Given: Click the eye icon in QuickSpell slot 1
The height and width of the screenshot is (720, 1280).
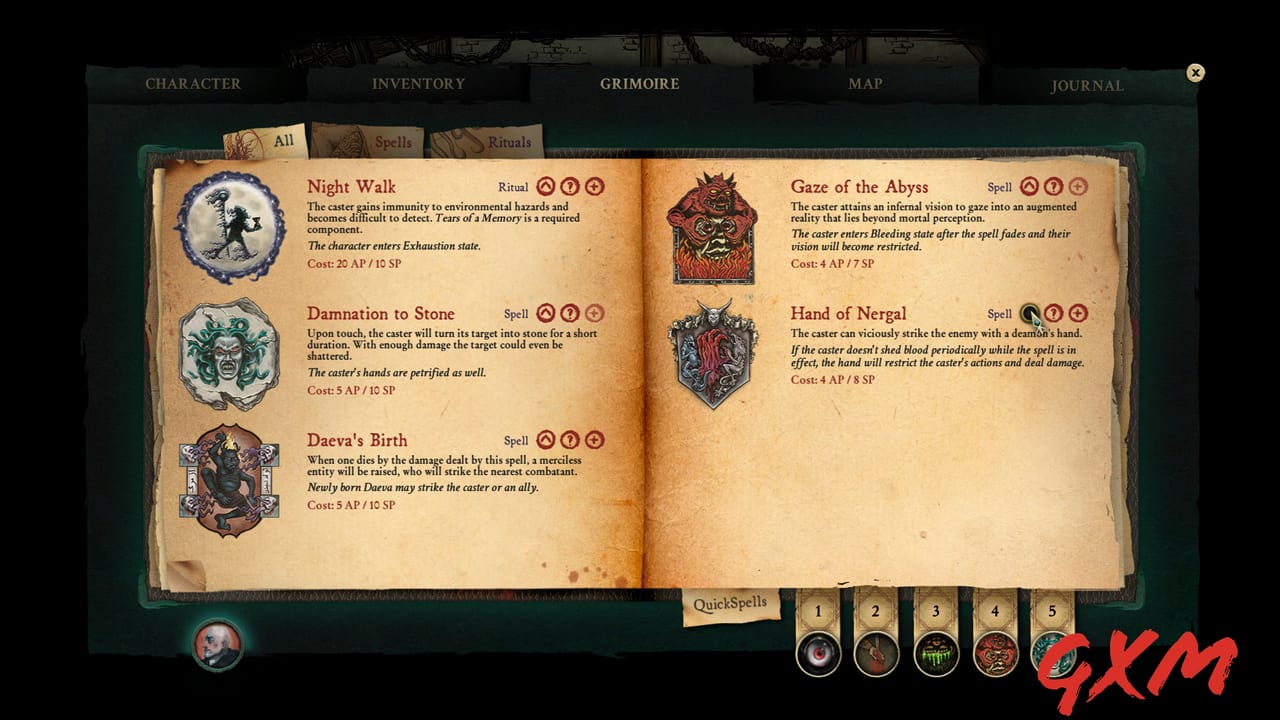Looking at the screenshot, I should [819, 655].
